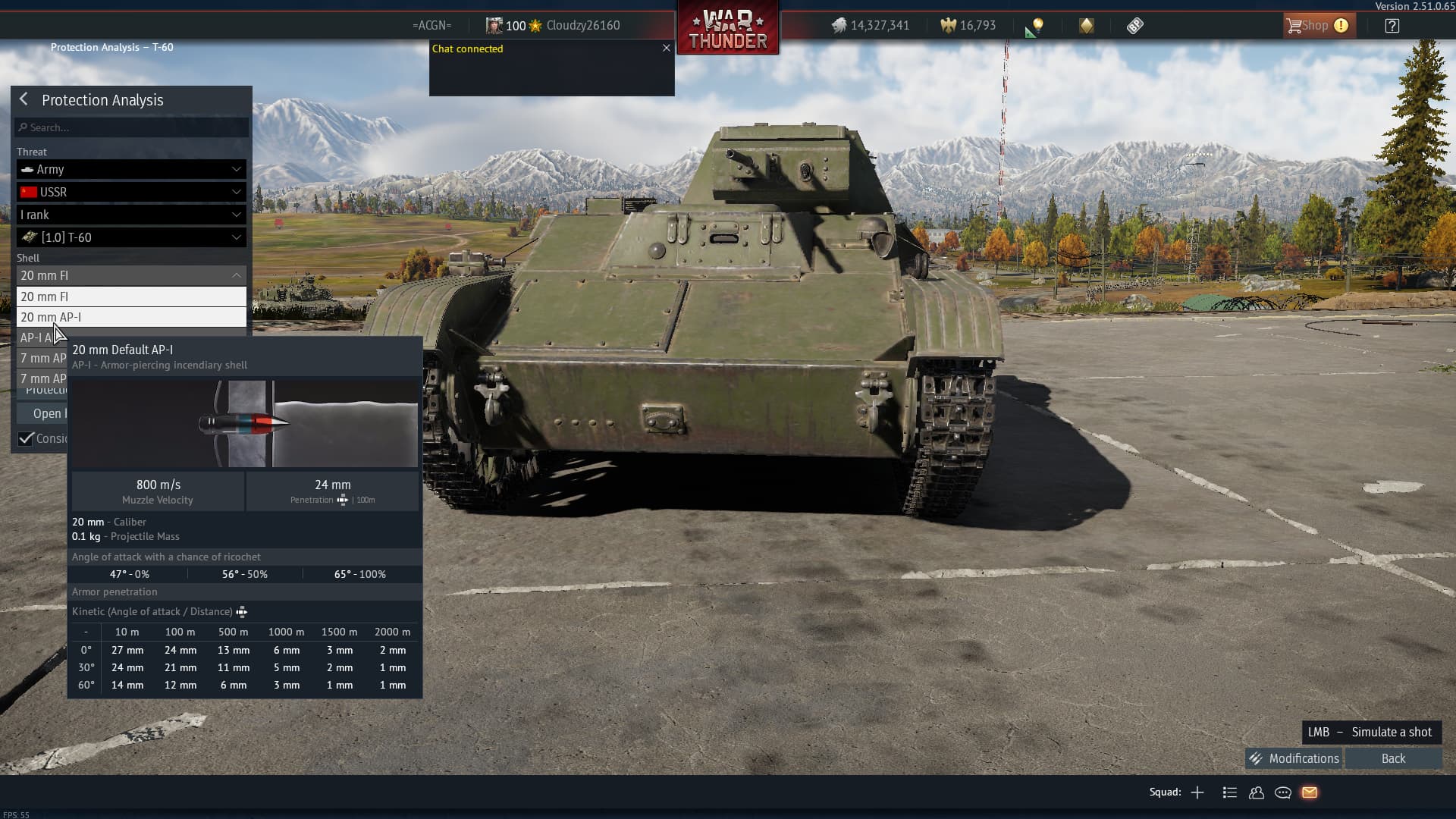Choose the 20 mm AP-I shell option

(x=131, y=317)
